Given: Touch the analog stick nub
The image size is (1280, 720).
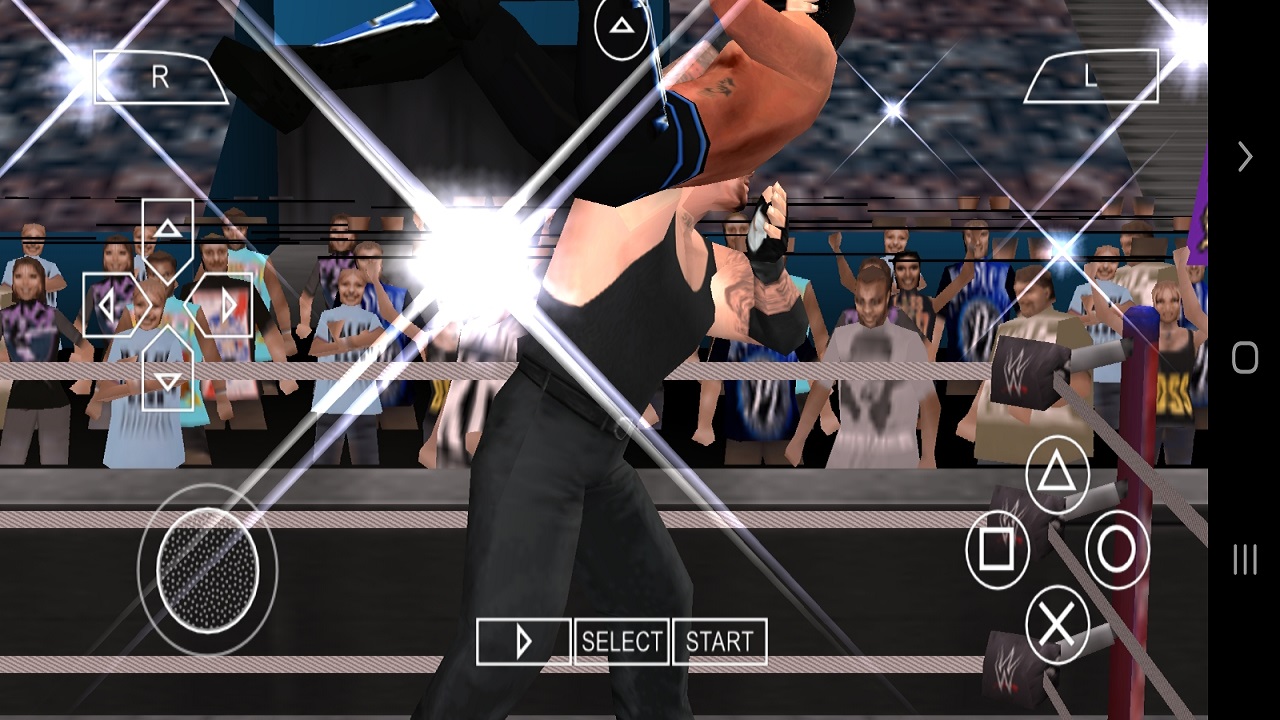Looking at the screenshot, I should (208, 569).
